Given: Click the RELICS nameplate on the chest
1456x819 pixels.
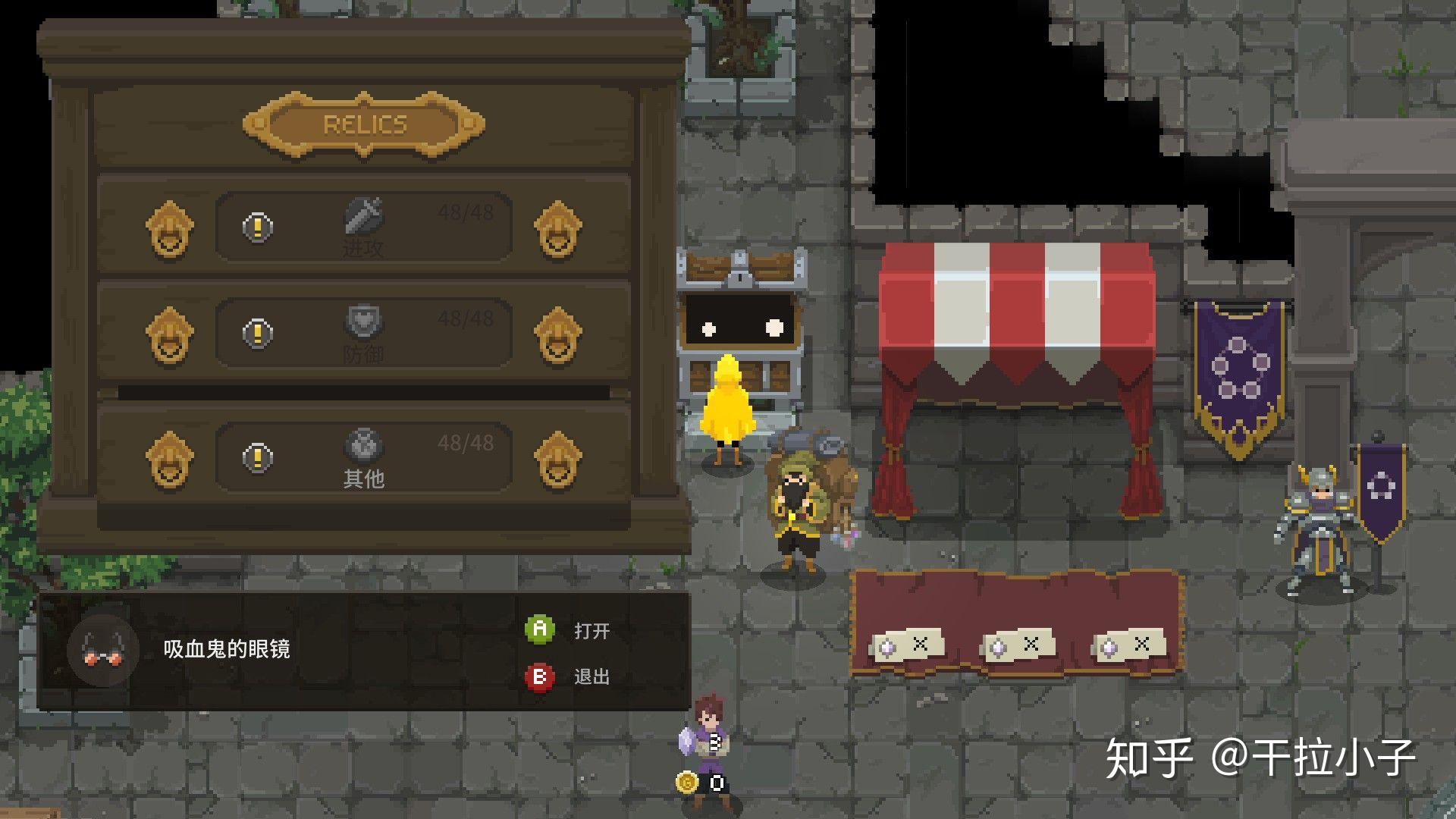Looking at the screenshot, I should 362,124.
